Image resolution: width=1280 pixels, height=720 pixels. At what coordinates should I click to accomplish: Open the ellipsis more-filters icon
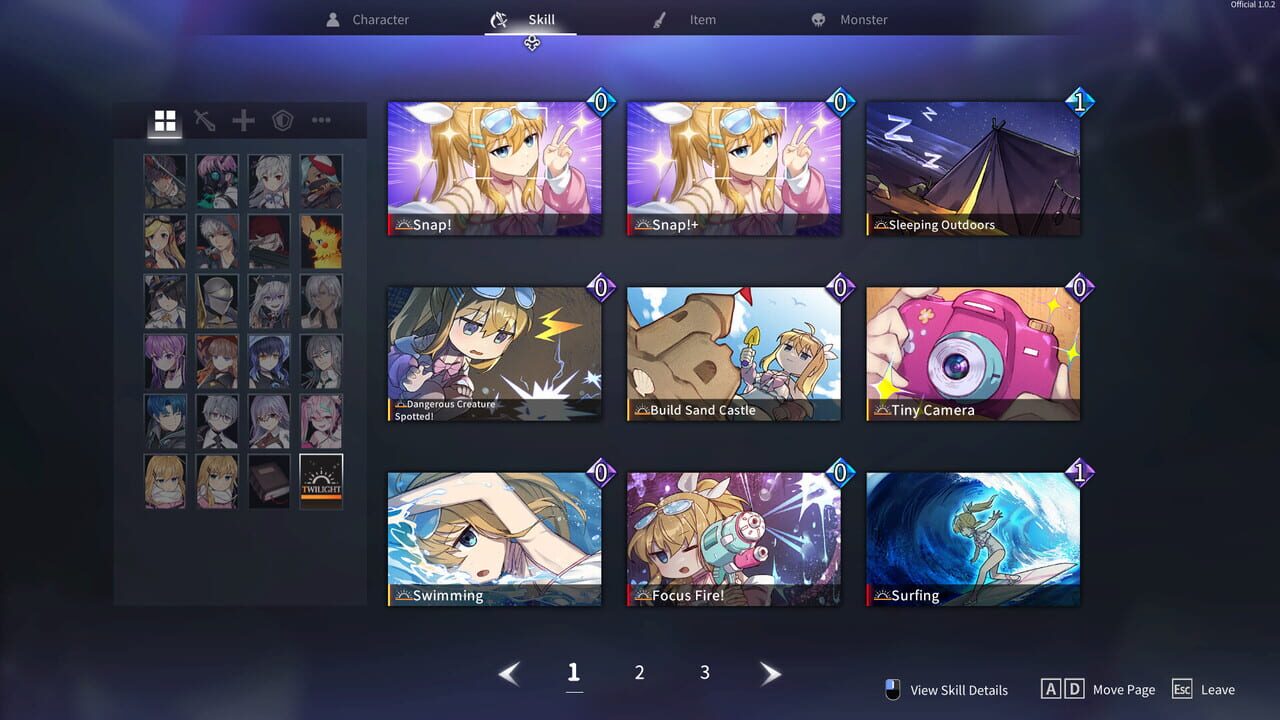pyautogui.click(x=320, y=121)
